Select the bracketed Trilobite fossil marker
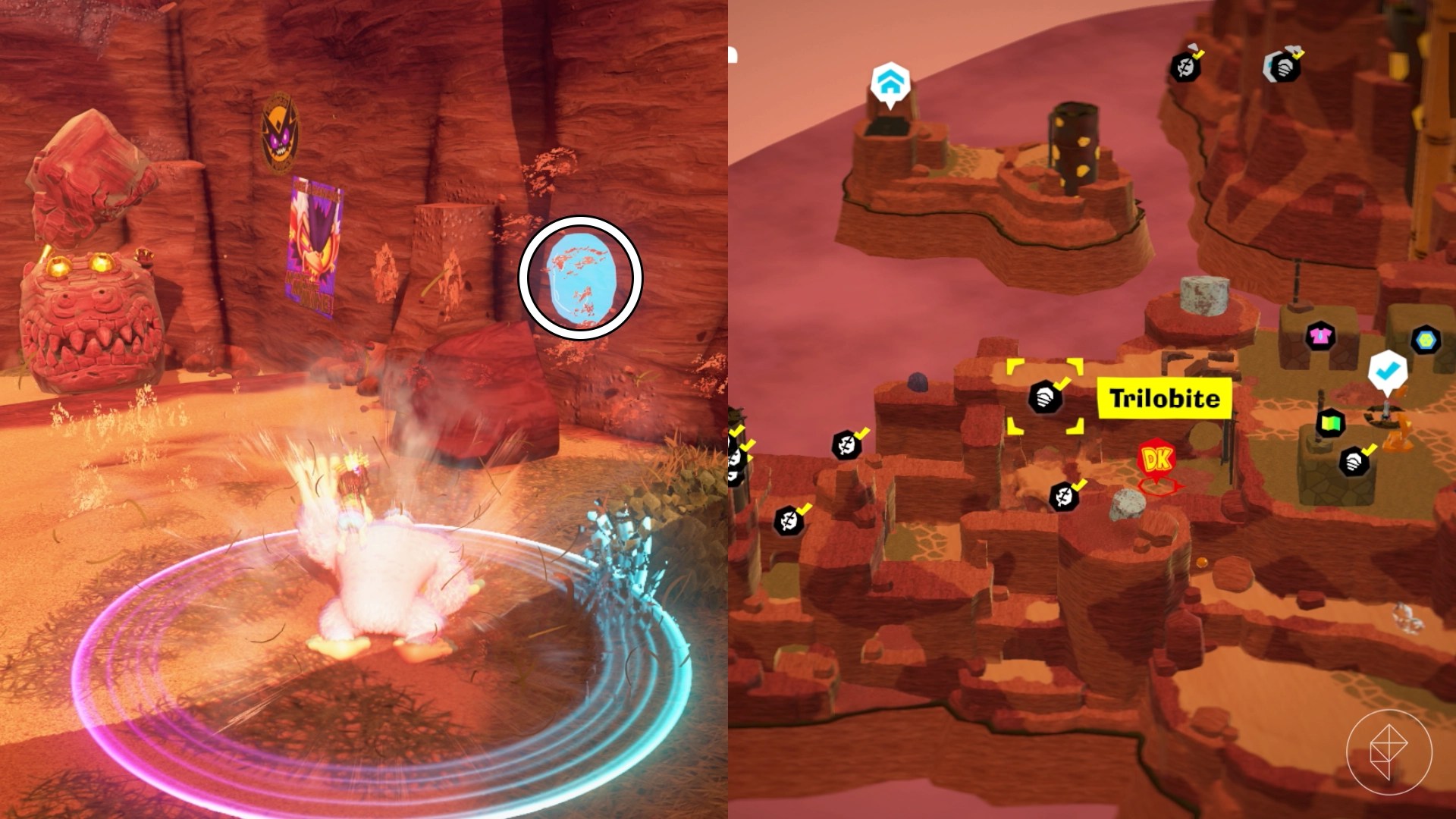The image size is (1456, 819). (1045, 397)
